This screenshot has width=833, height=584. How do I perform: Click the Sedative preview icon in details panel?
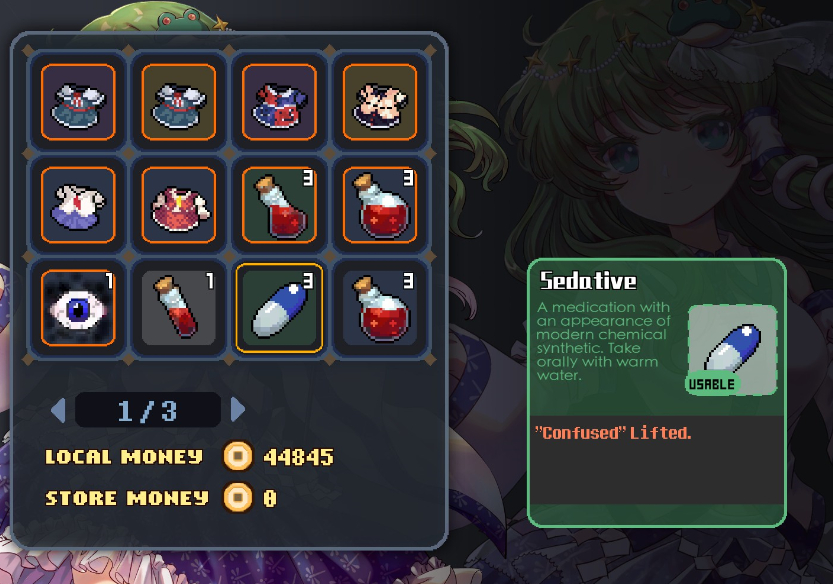[732, 347]
